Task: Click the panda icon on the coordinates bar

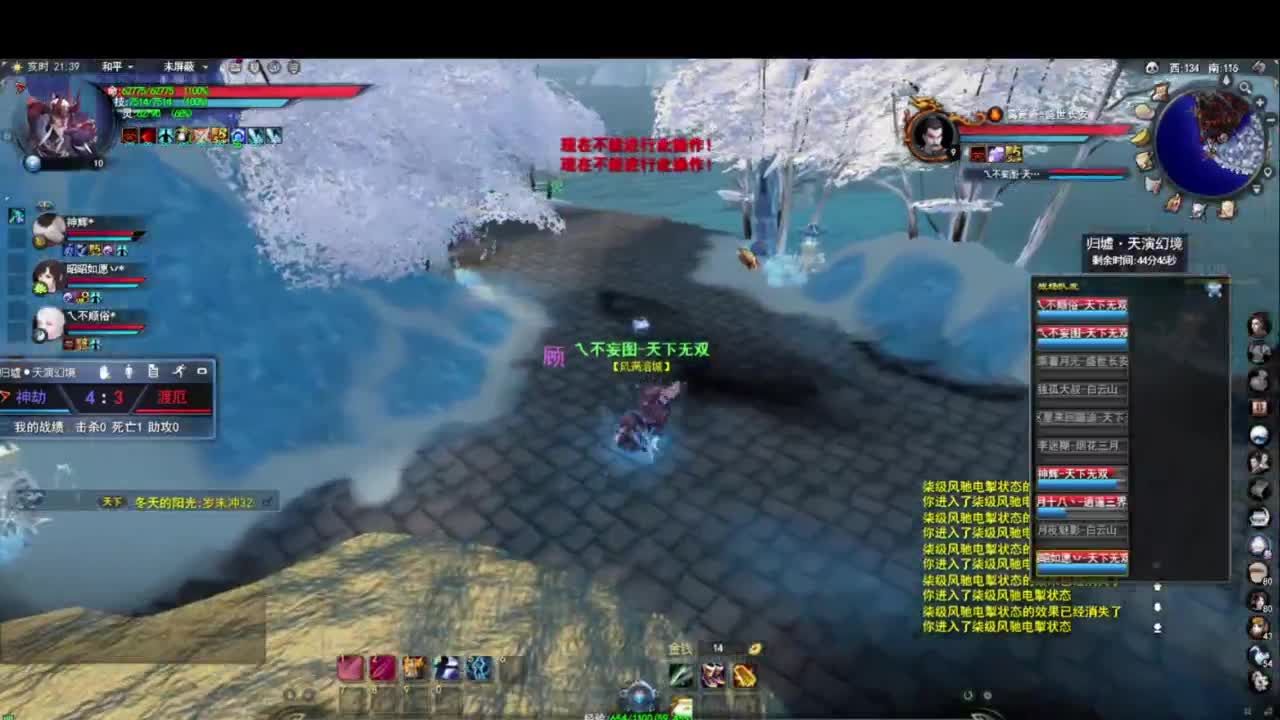Action: (x=1152, y=65)
